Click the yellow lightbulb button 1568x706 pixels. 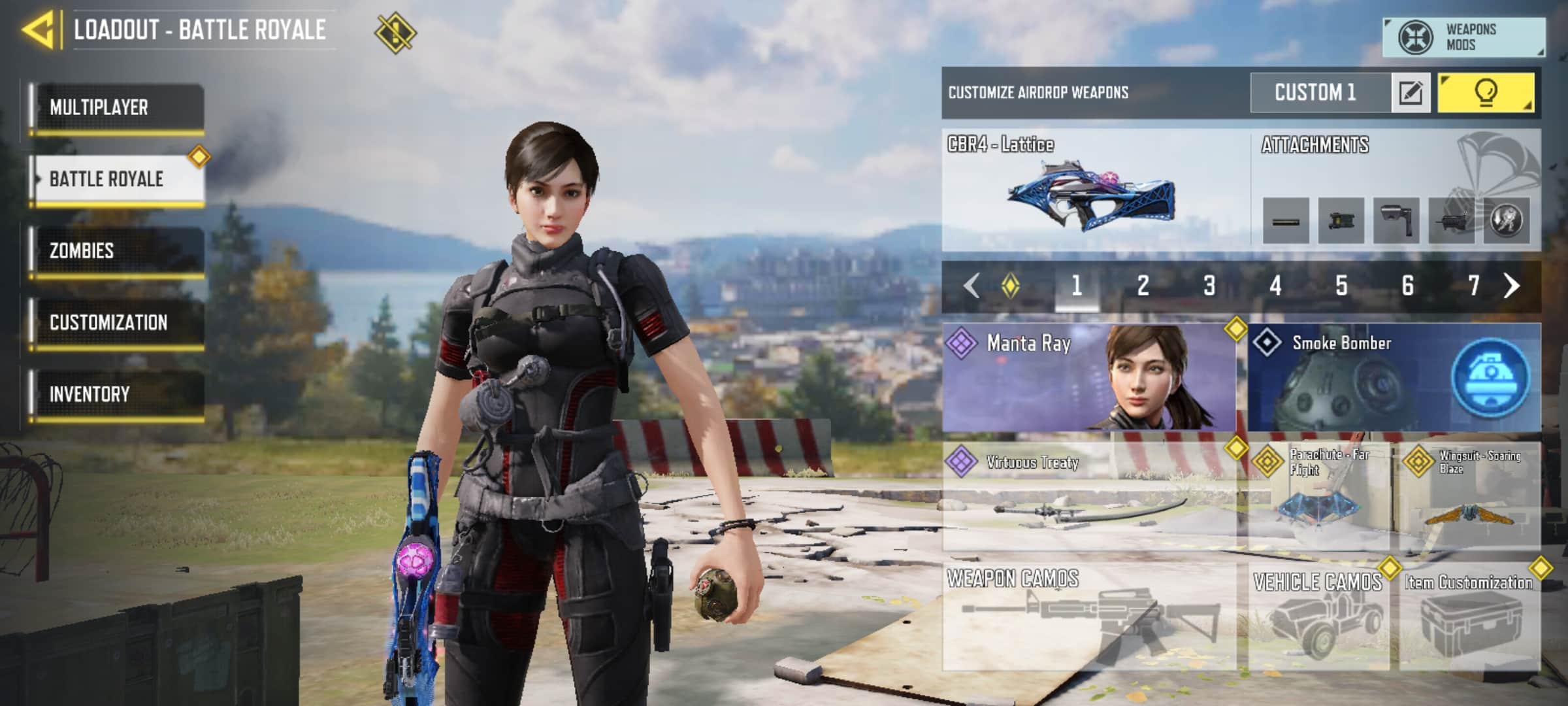(x=1486, y=93)
